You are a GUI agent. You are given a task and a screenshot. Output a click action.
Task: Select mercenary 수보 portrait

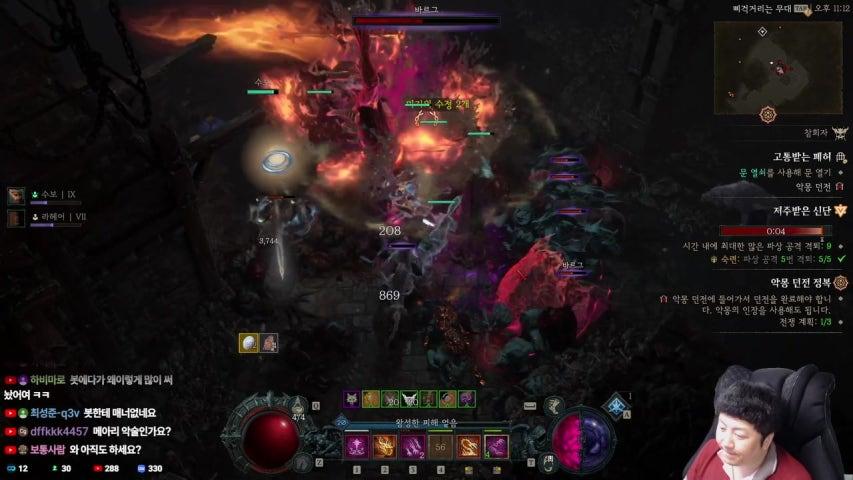point(17,196)
